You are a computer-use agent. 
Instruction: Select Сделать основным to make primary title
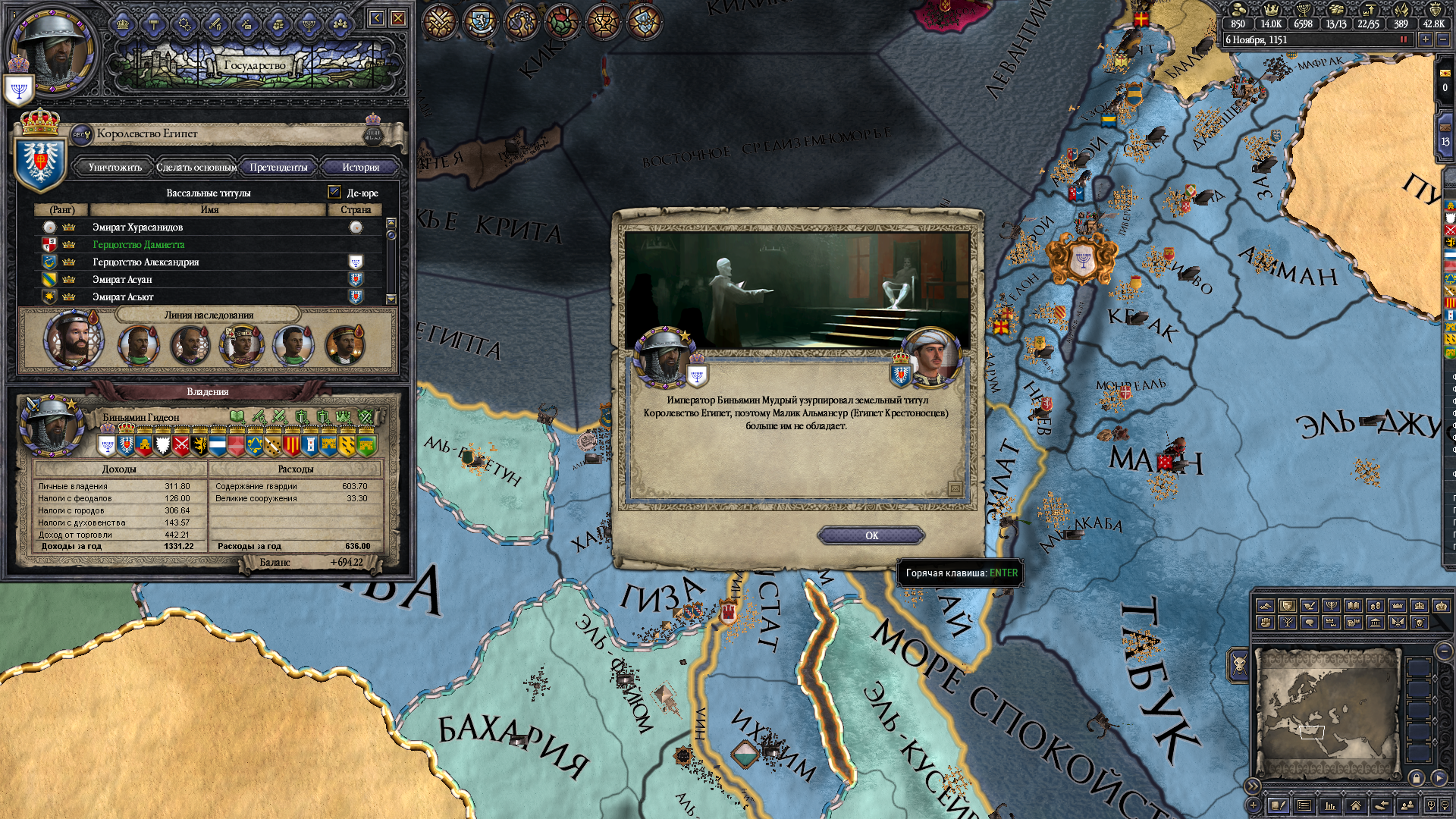pyautogui.click(x=196, y=167)
